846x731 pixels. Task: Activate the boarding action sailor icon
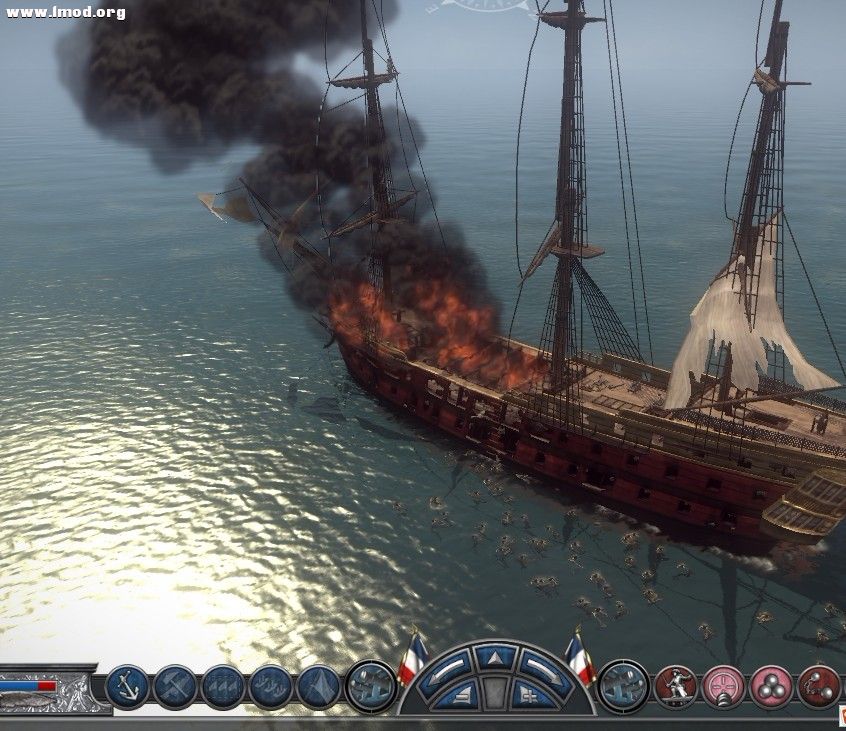676,687
